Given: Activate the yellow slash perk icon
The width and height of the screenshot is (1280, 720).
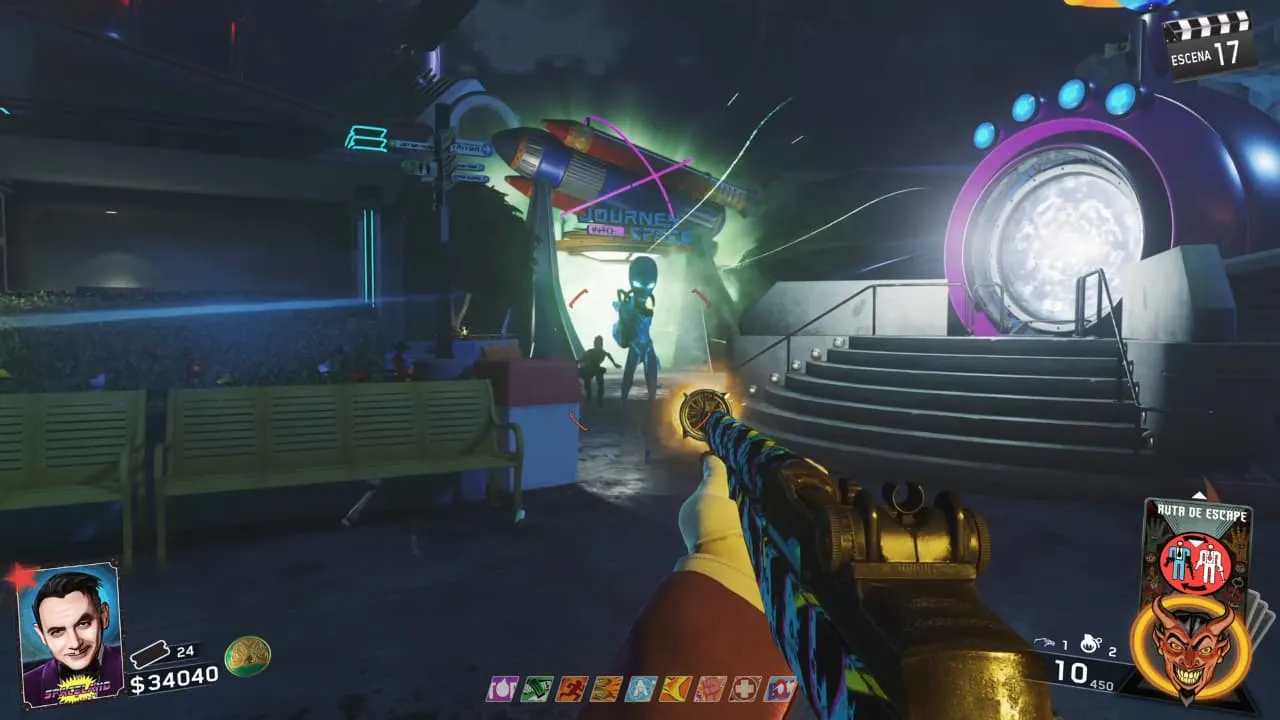Looking at the screenshot, I should (x=675, y=688).
